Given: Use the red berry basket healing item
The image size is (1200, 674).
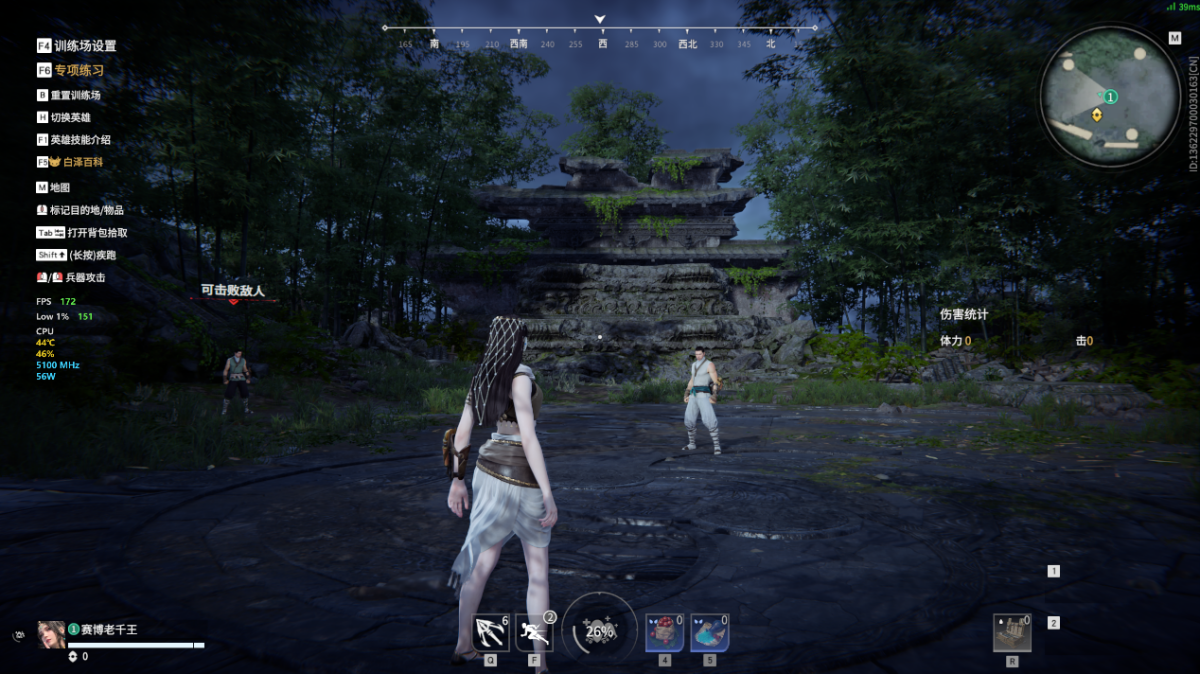Looking at the screenshot, I should 664,632.
